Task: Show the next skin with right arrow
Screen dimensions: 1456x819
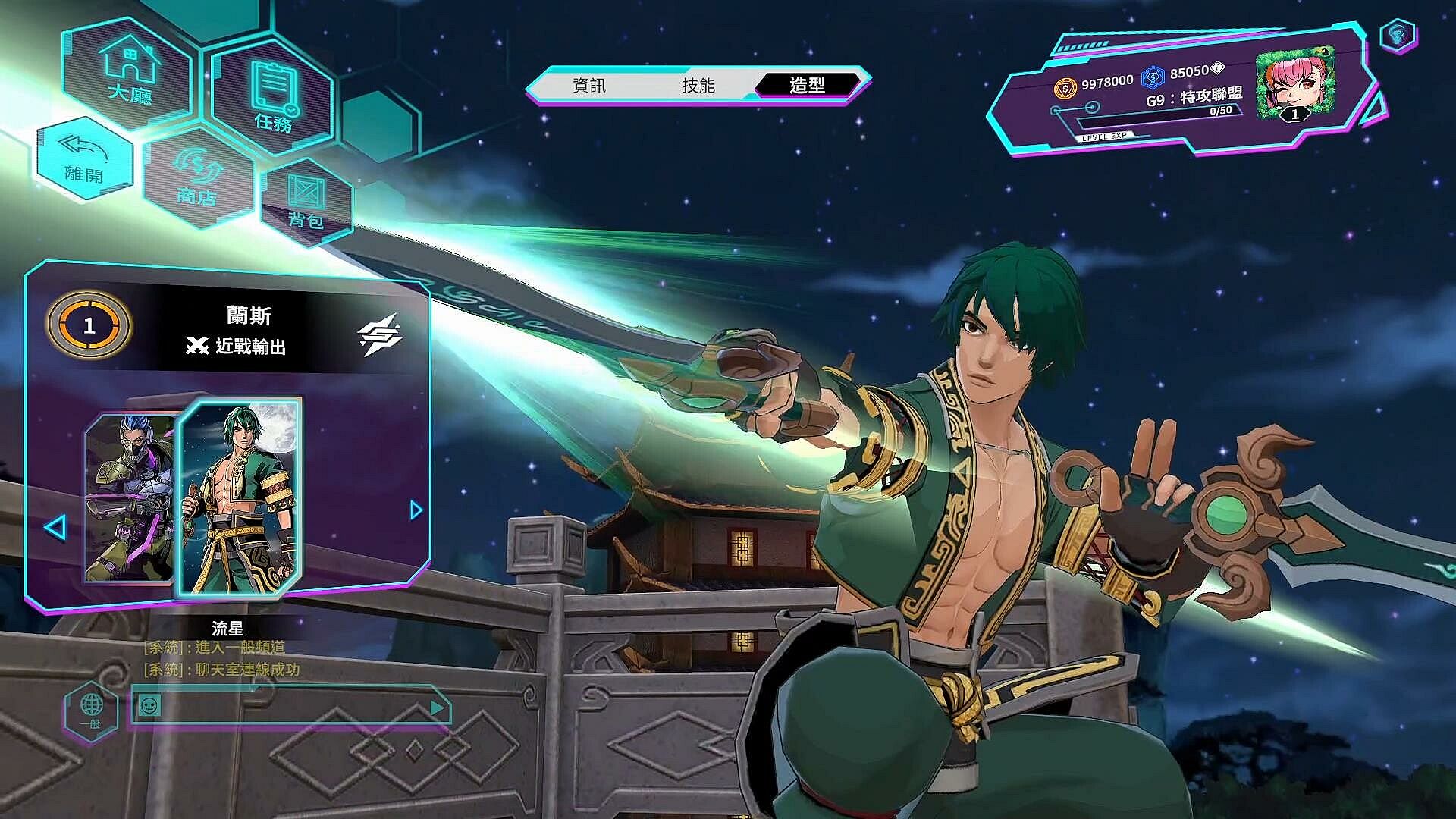Action: pyautogui.click(x=416, y=510)
